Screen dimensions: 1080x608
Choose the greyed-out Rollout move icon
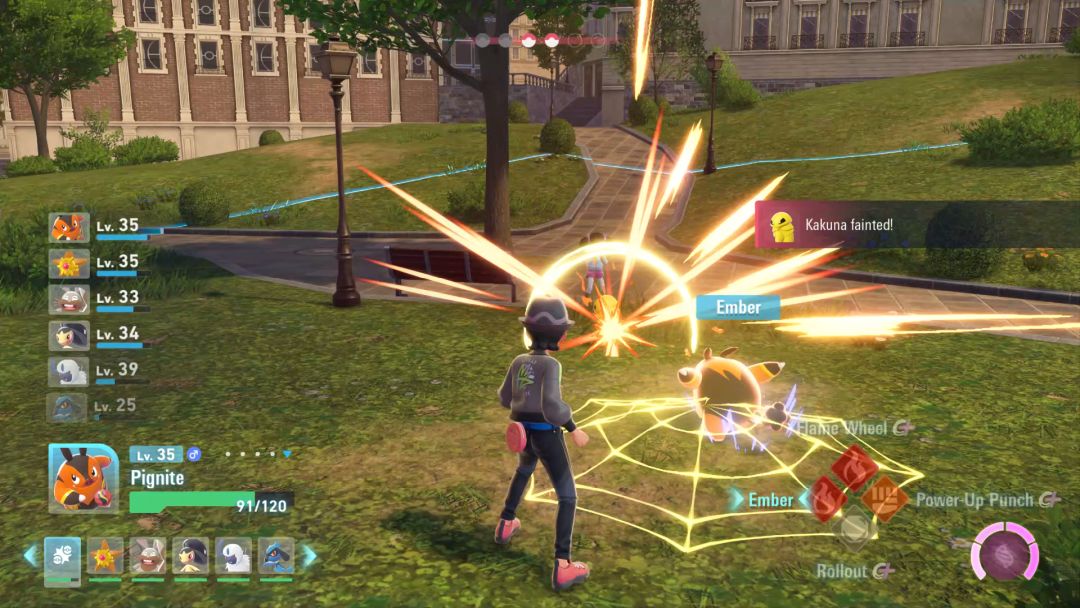point(854,530)
